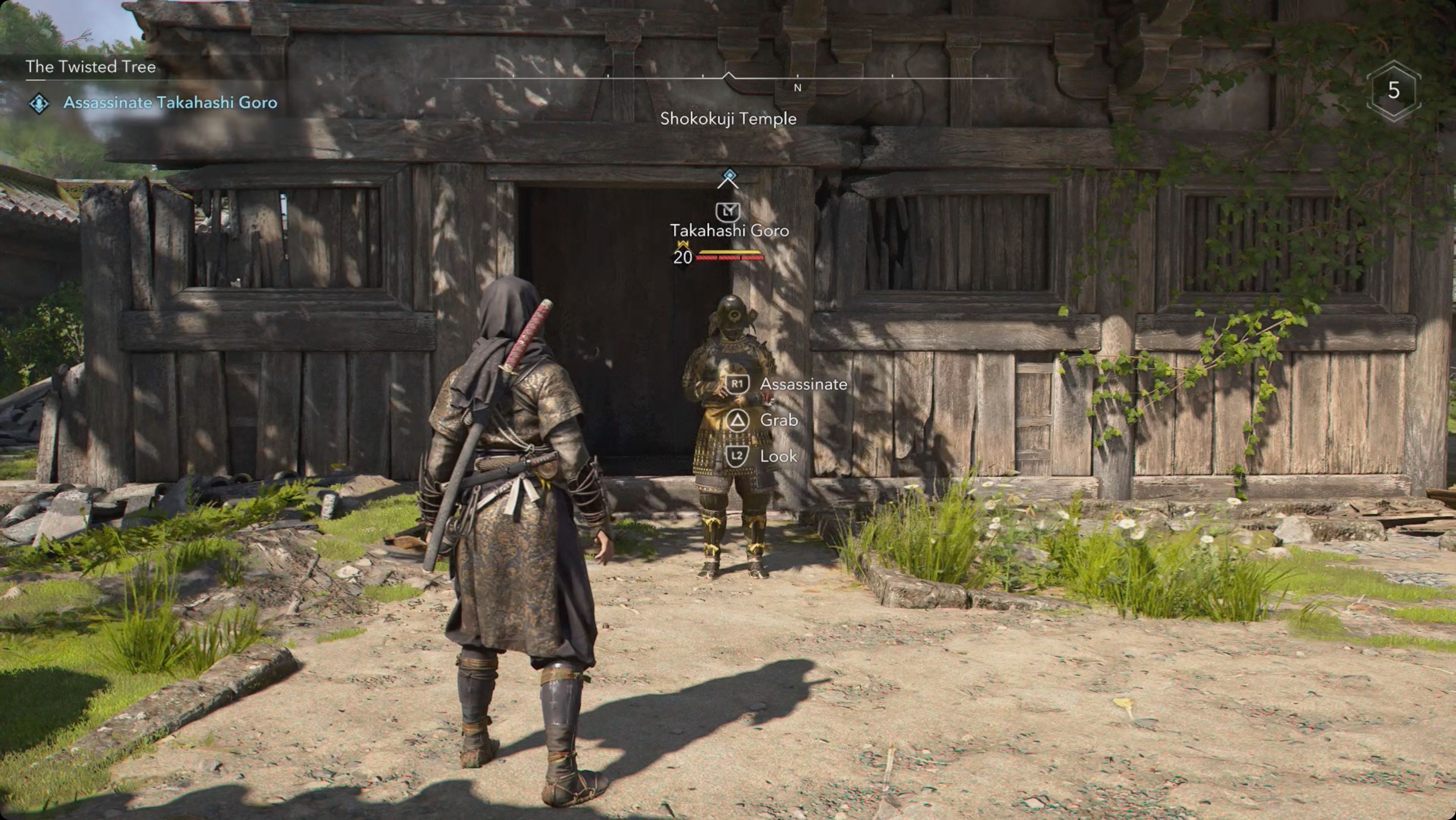1456x820 pixels.
Task: Select the Shokokuji Temple location label
Action: 728,119
